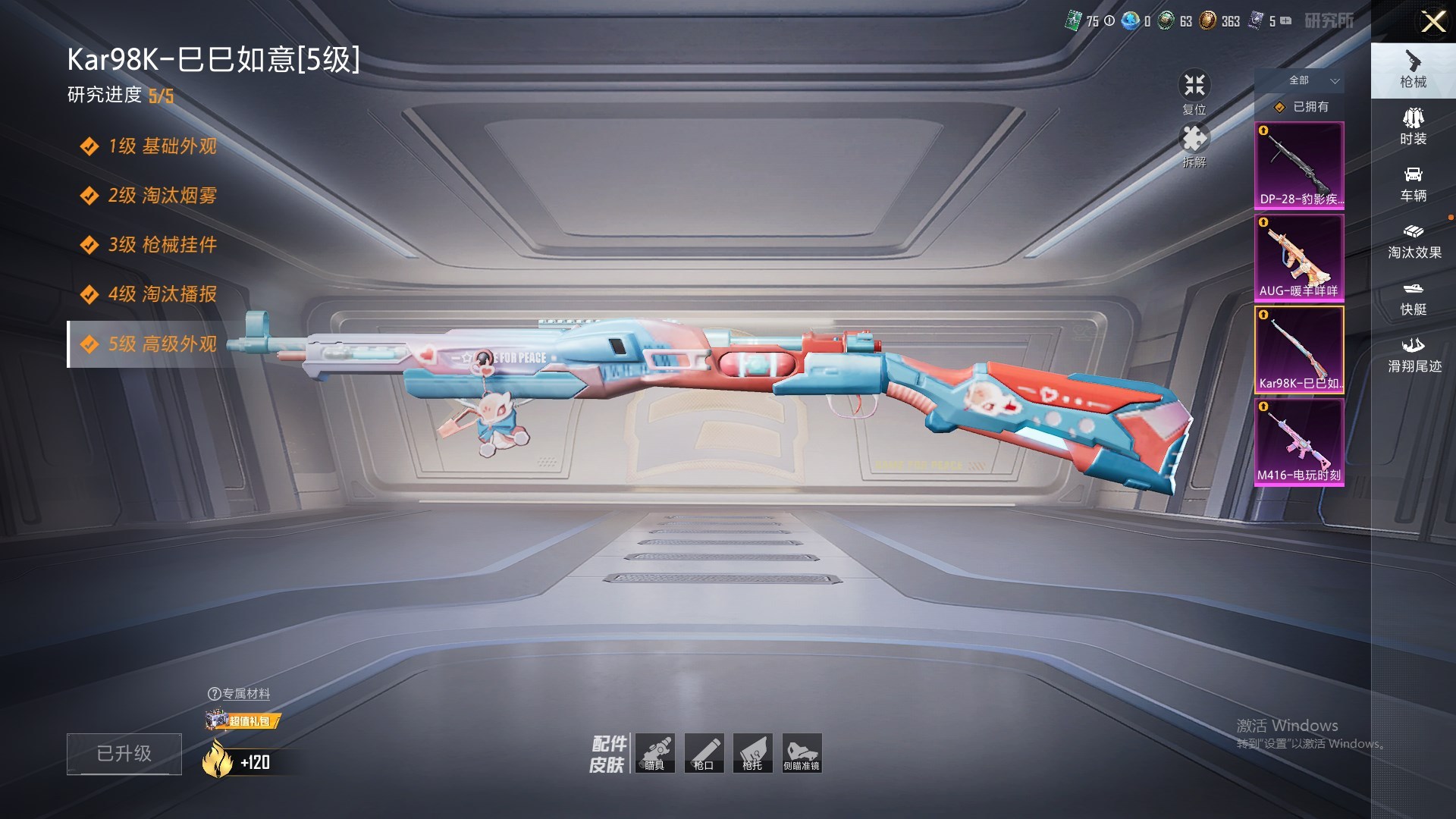The width and height of the screenshot is (1456, 819).
Task: Activate the 拆解 disassemble button
Action: [1194, 146]
